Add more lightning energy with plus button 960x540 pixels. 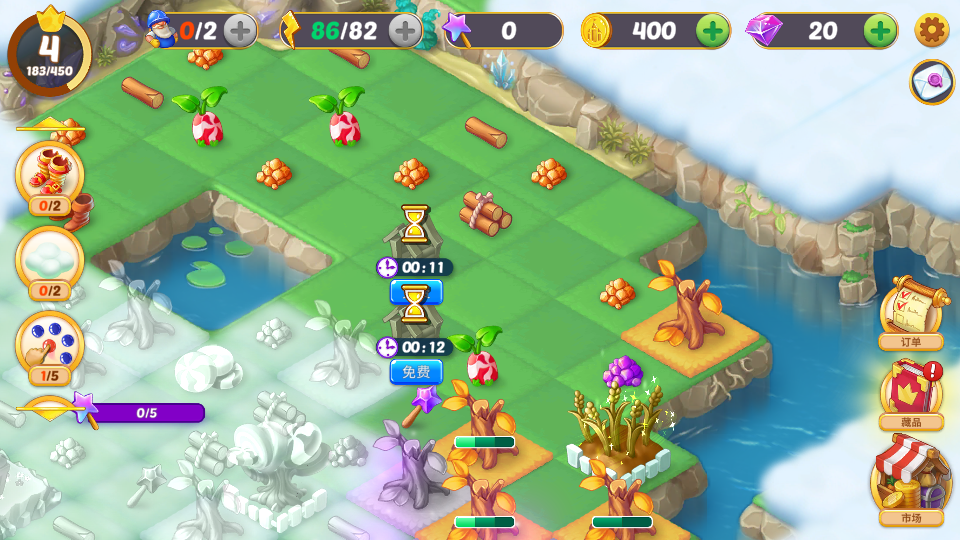point(405,31)
